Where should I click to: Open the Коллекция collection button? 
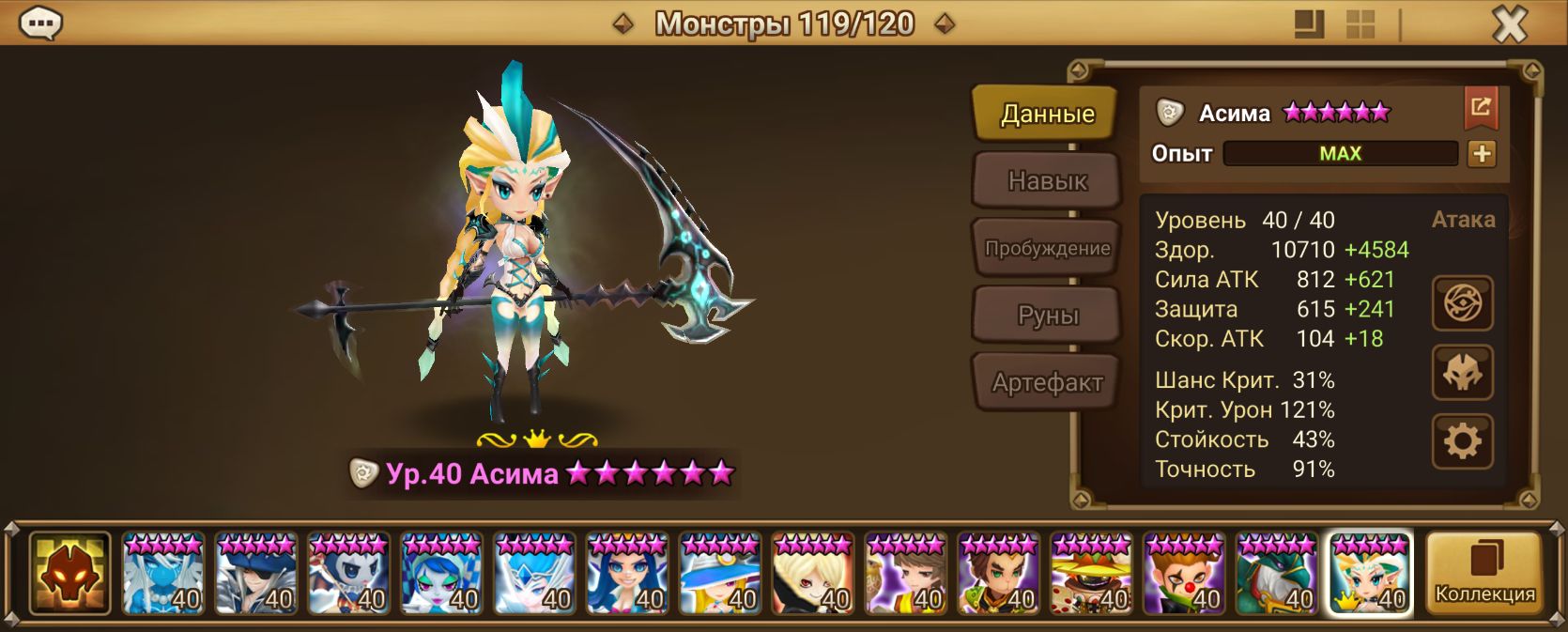pyautogui.click(x=1484, y=574)
